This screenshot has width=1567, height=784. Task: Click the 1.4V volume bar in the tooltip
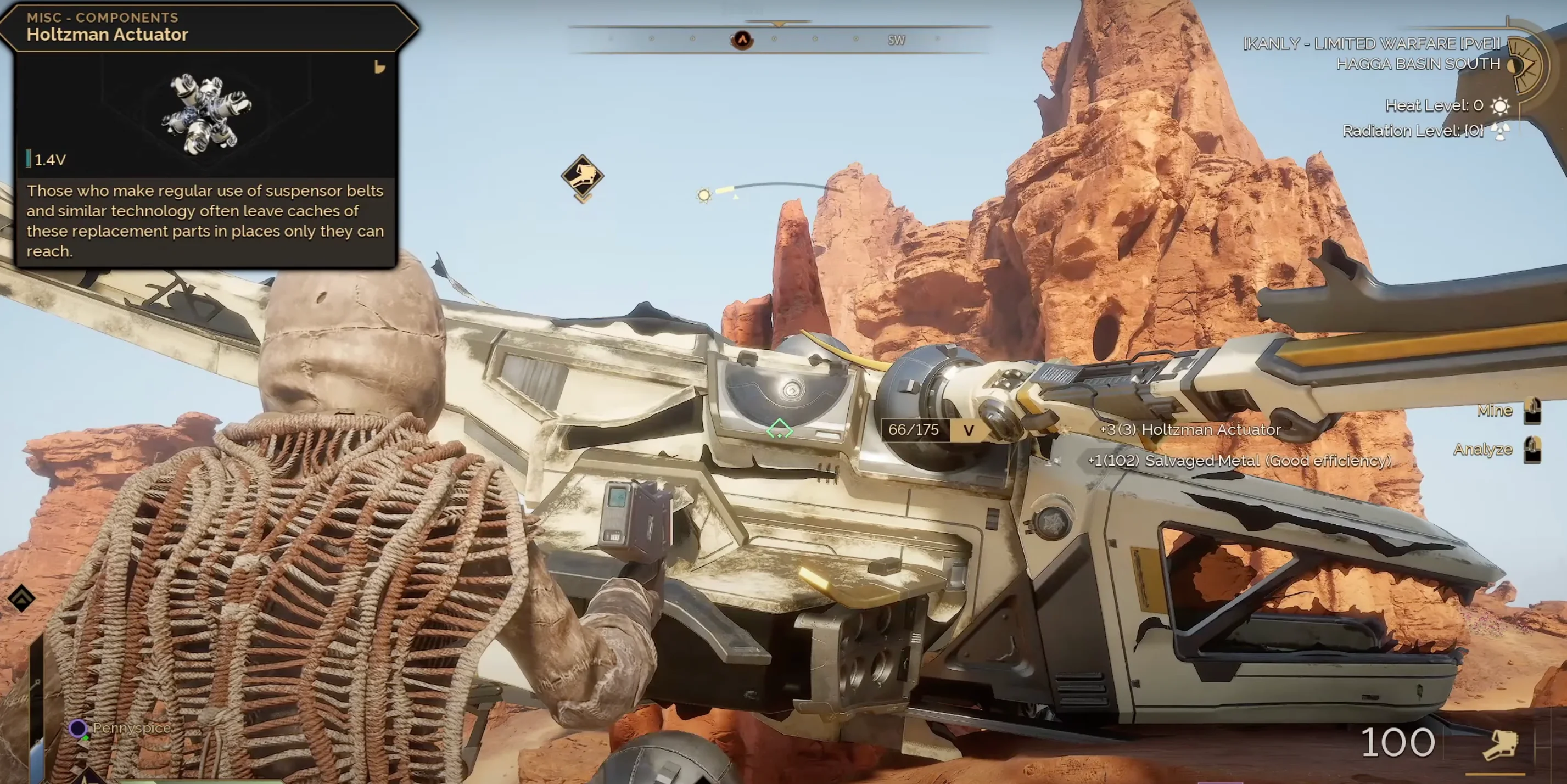(30, 159)
